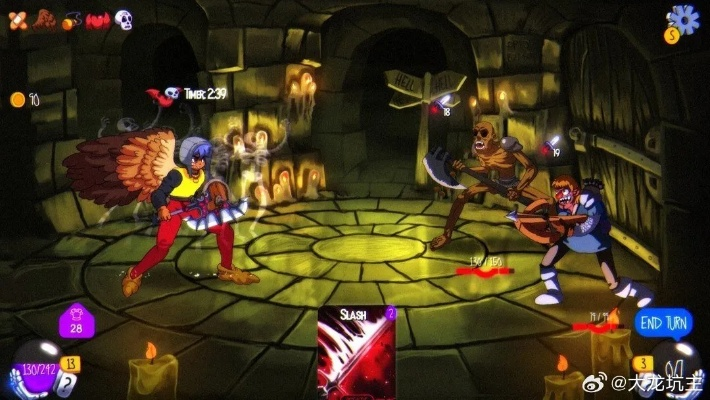Click the gold coin counter icon
710x400 pixels.
pos(17,99)
